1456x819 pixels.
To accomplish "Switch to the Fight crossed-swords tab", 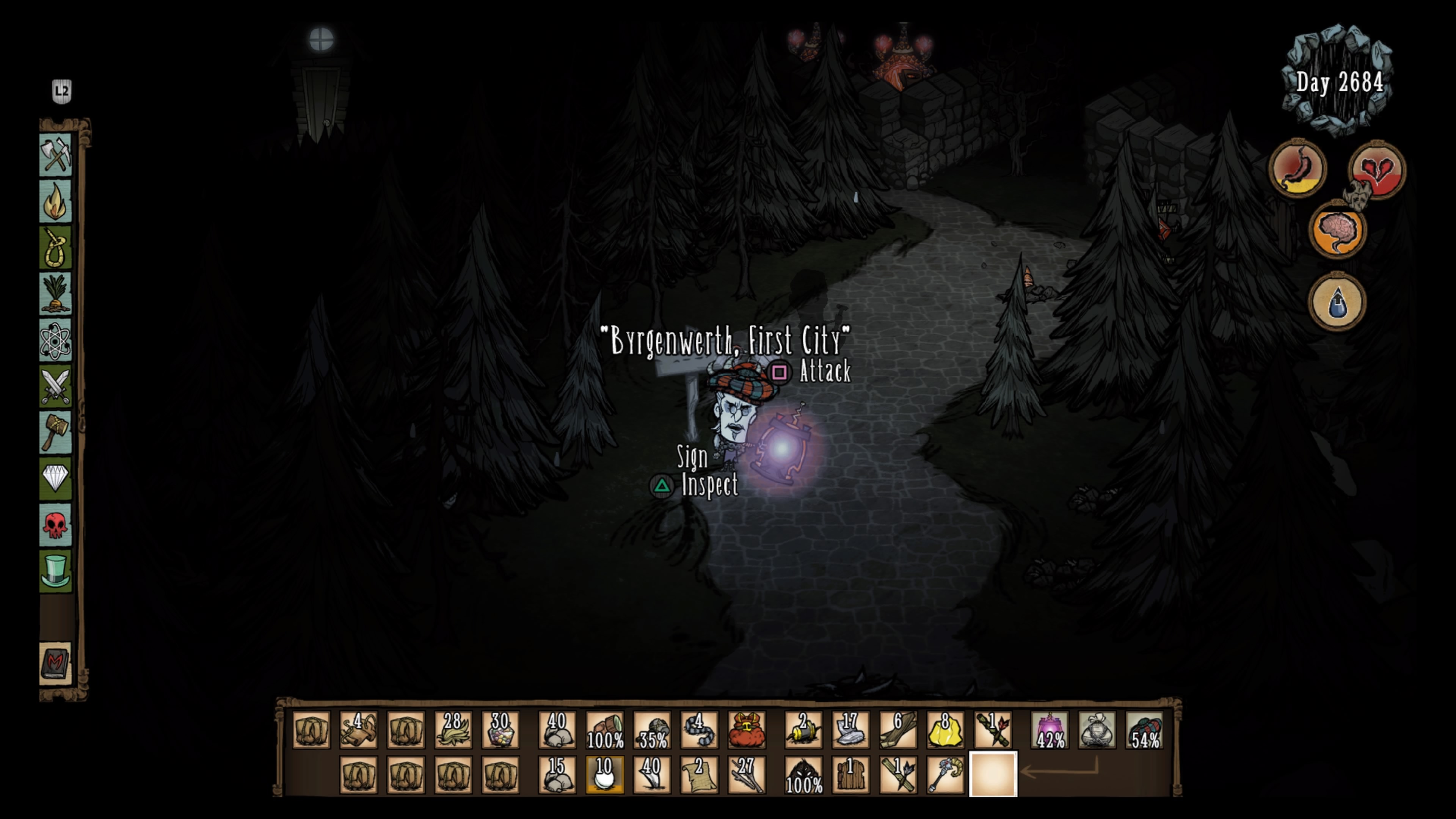I will coord(55,387).
